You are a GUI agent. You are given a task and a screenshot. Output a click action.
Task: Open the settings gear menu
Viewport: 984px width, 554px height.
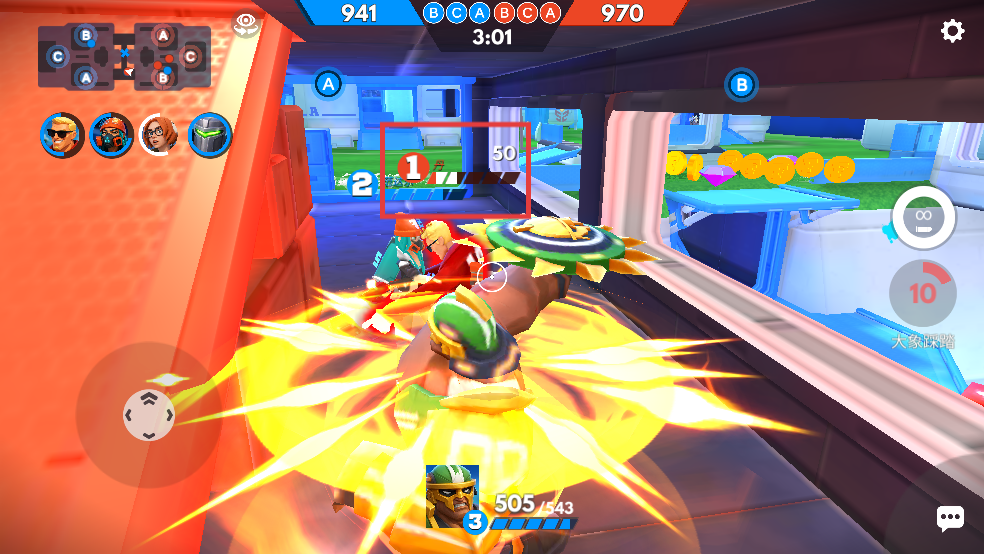pos(952,31)
